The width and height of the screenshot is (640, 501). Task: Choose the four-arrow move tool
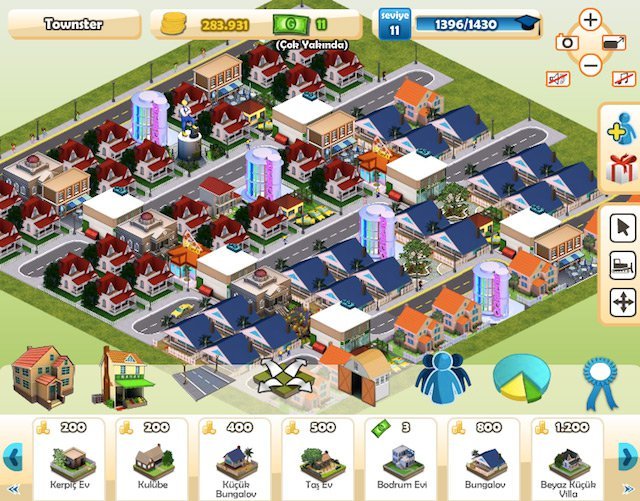point(622,301)
